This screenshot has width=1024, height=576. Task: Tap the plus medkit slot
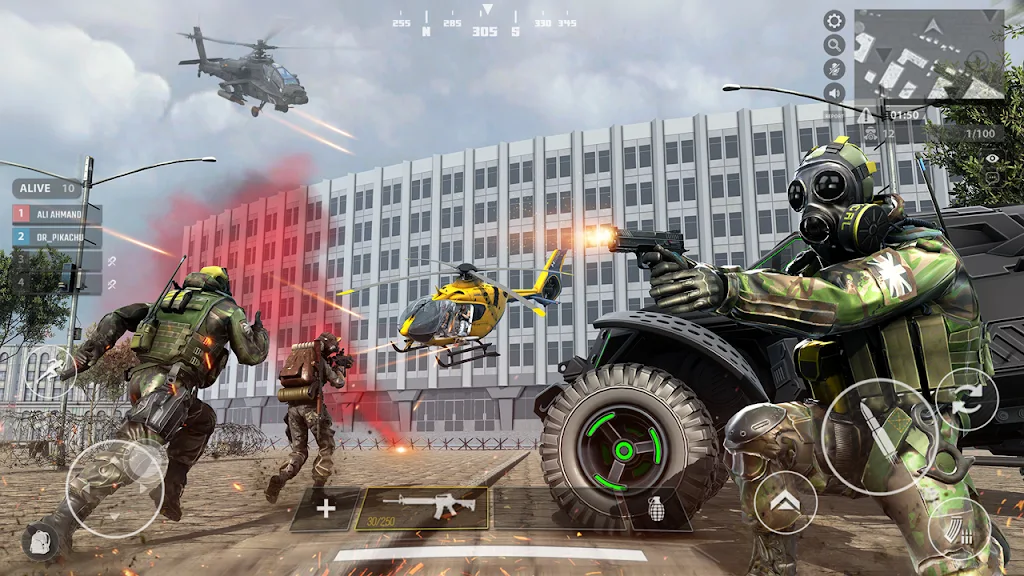[x=326, y=509]
